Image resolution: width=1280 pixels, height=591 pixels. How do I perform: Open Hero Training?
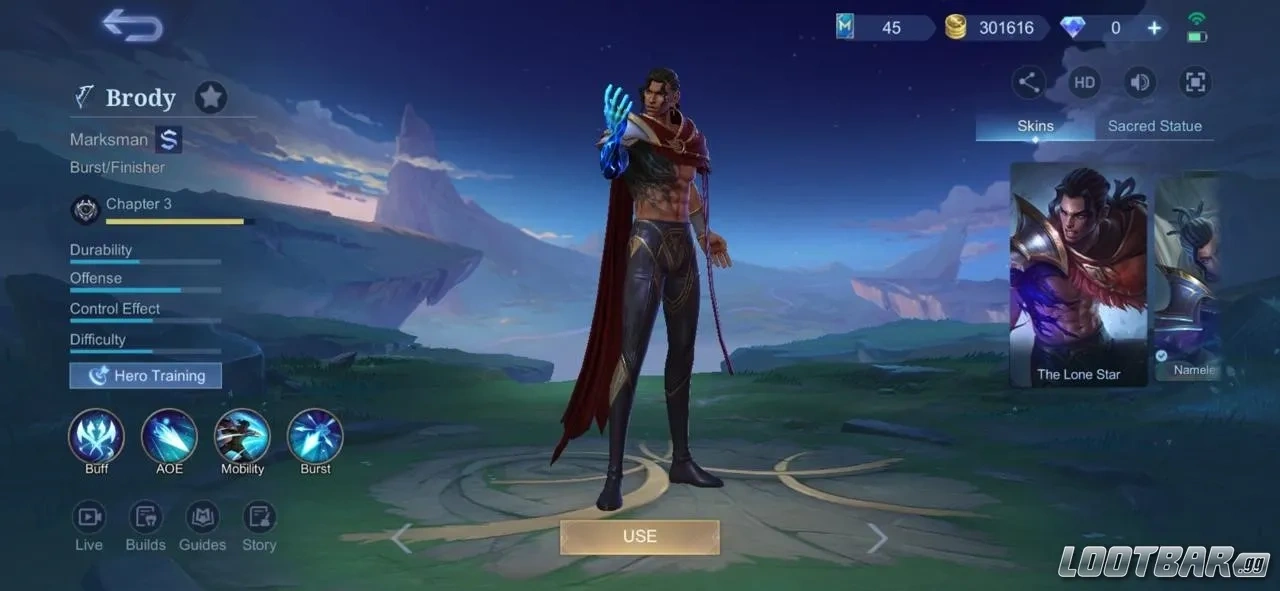(146, 376)
